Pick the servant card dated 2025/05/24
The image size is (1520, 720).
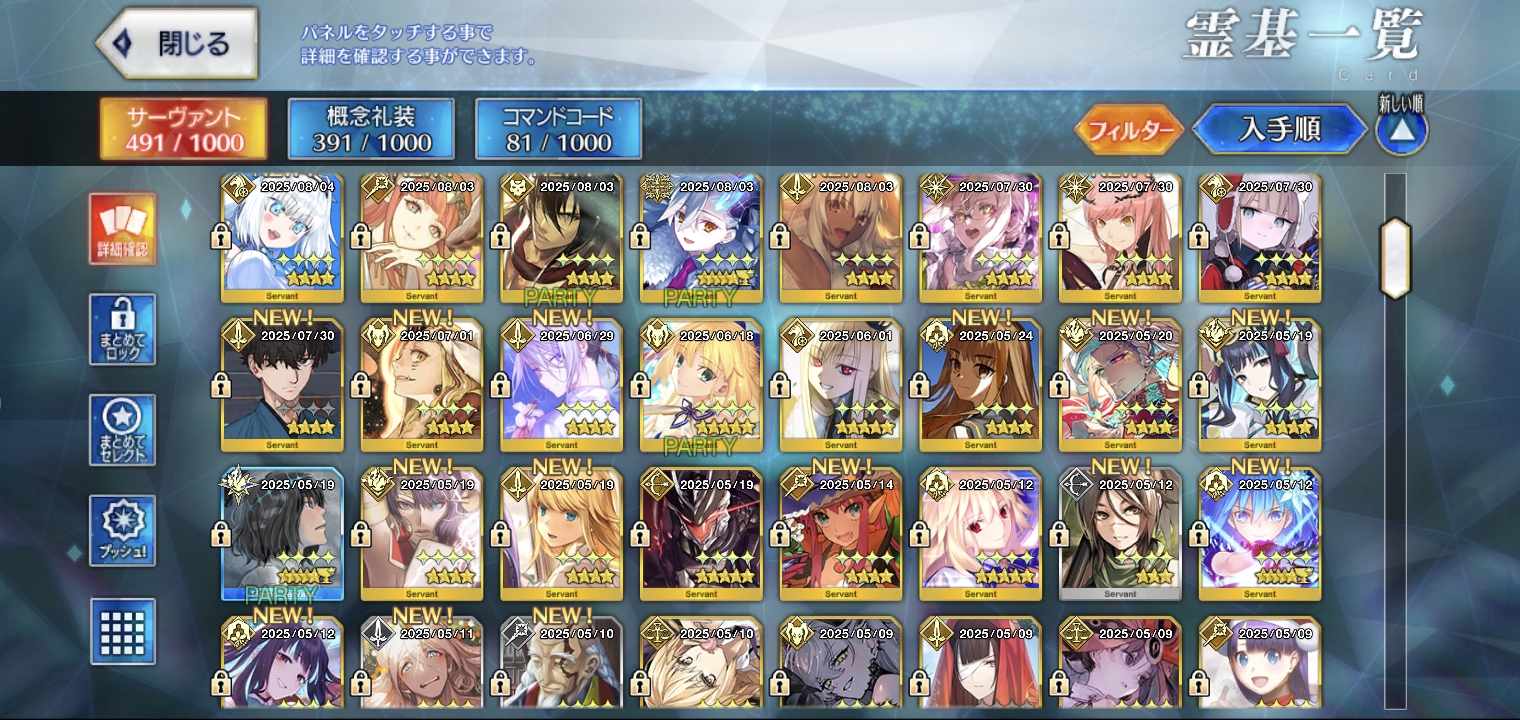coord(981,385)
